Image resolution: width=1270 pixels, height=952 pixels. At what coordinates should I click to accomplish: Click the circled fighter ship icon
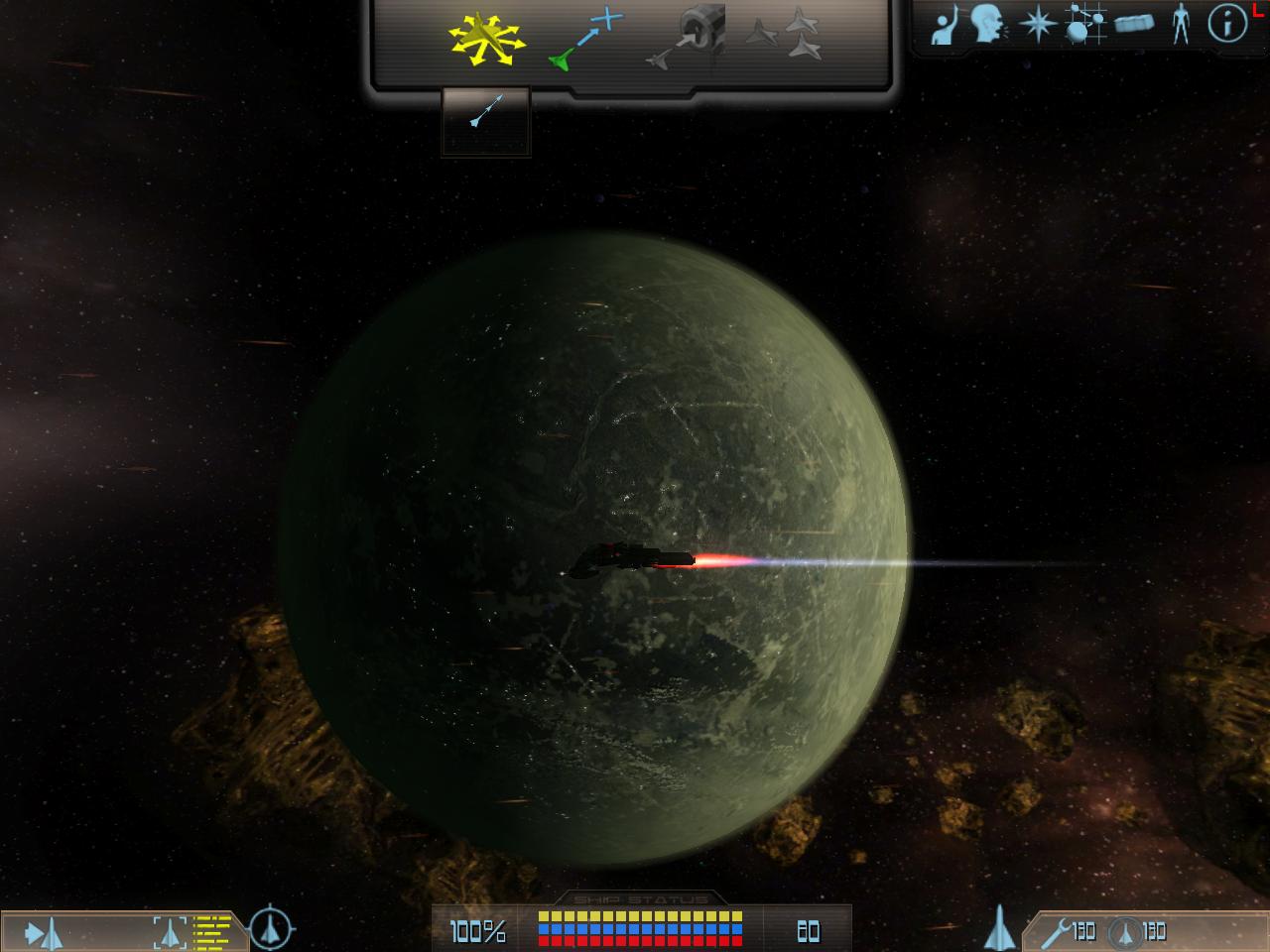point(1124,932)
